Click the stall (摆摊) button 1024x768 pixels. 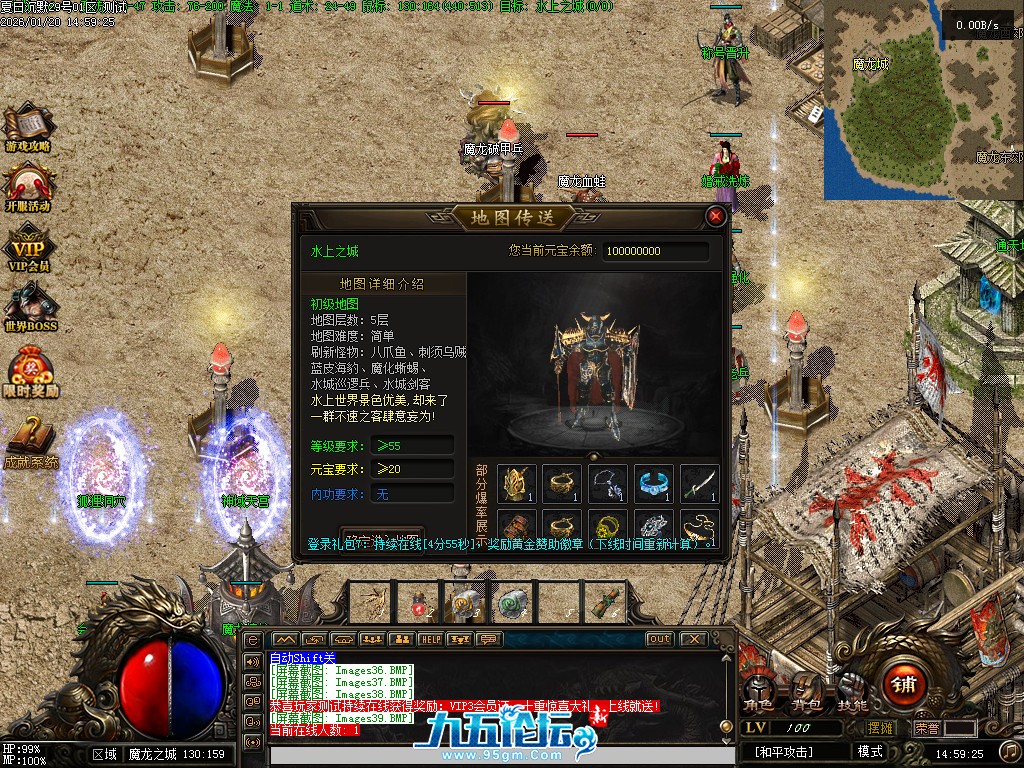[881, 728]
